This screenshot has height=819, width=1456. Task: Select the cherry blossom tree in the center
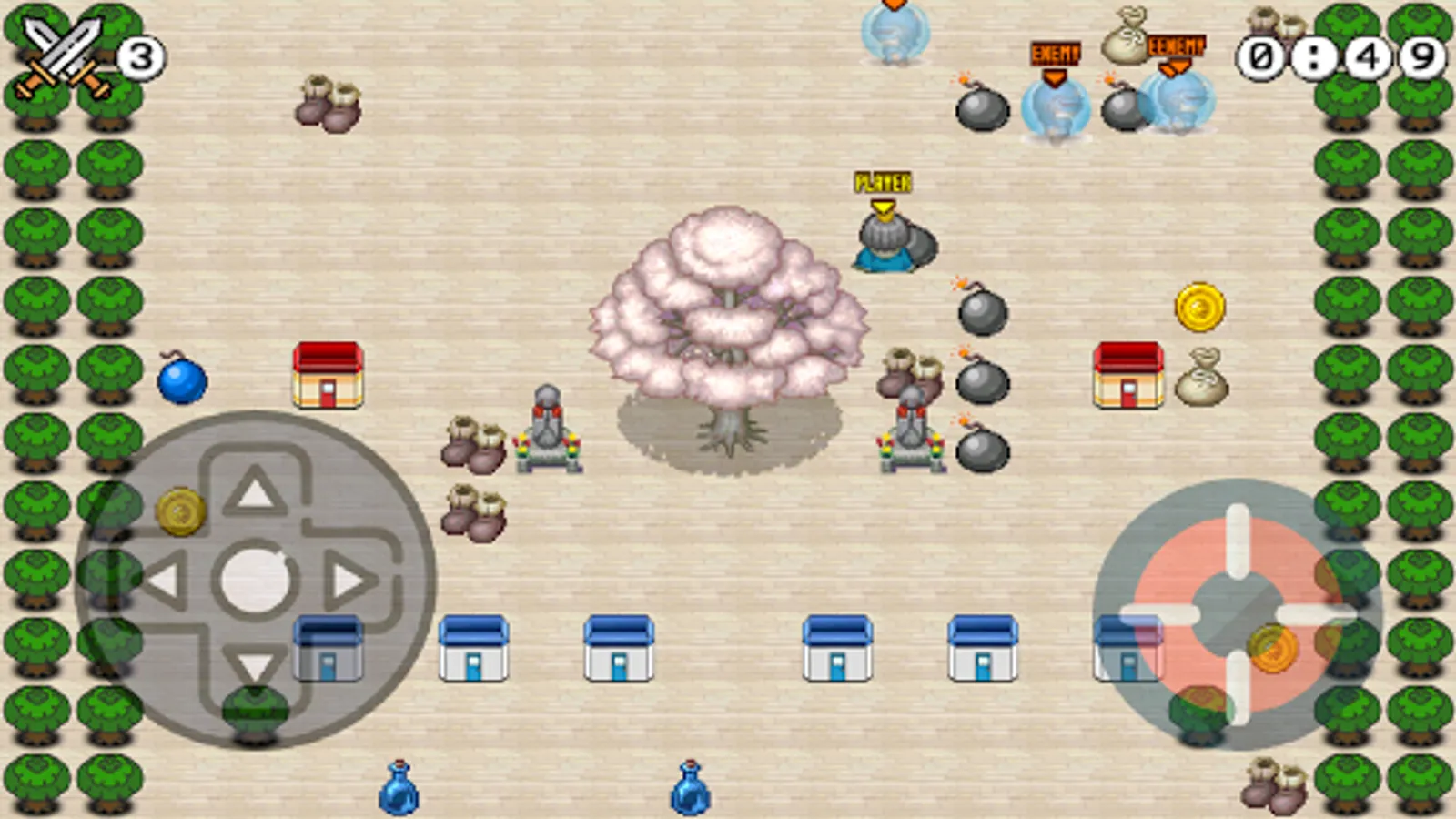[728, 309]
